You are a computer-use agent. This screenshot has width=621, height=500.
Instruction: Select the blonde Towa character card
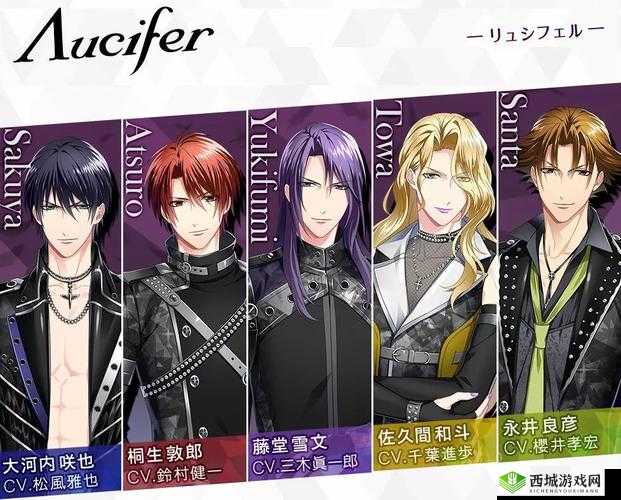433,270
